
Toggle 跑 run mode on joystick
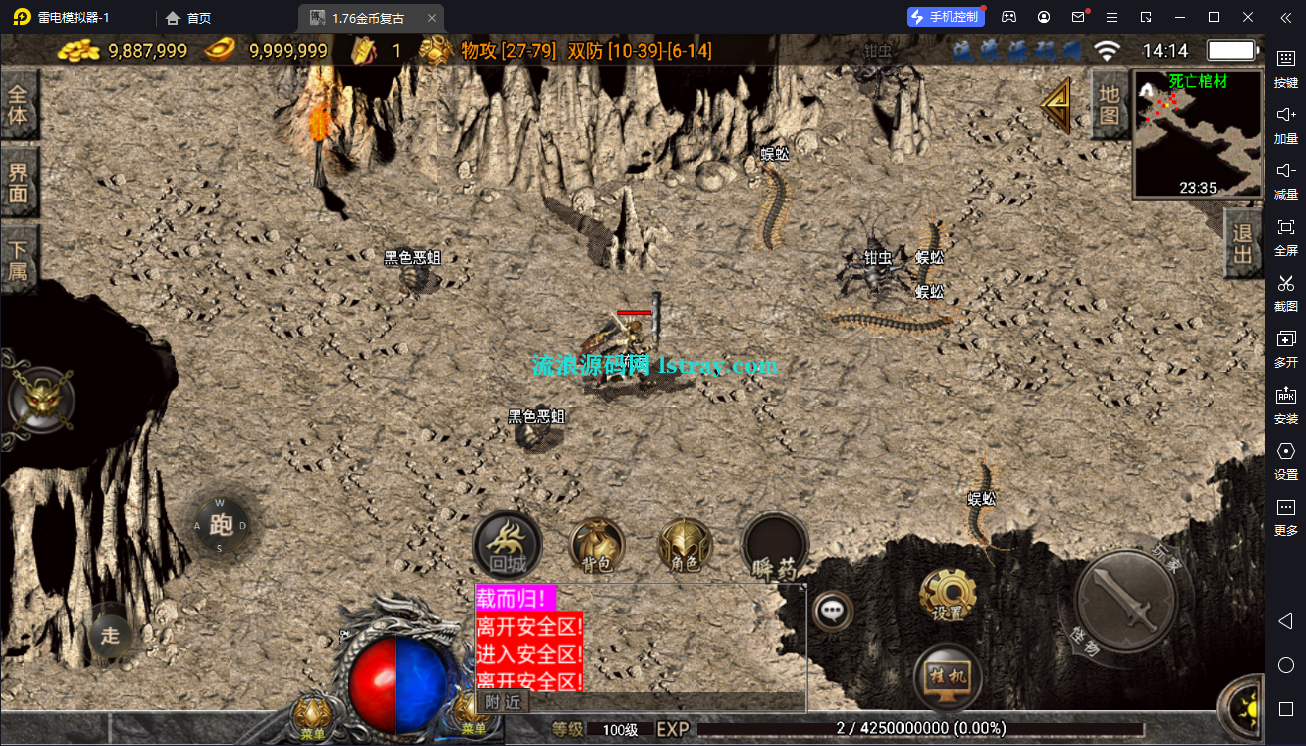(x=222, y=523)
